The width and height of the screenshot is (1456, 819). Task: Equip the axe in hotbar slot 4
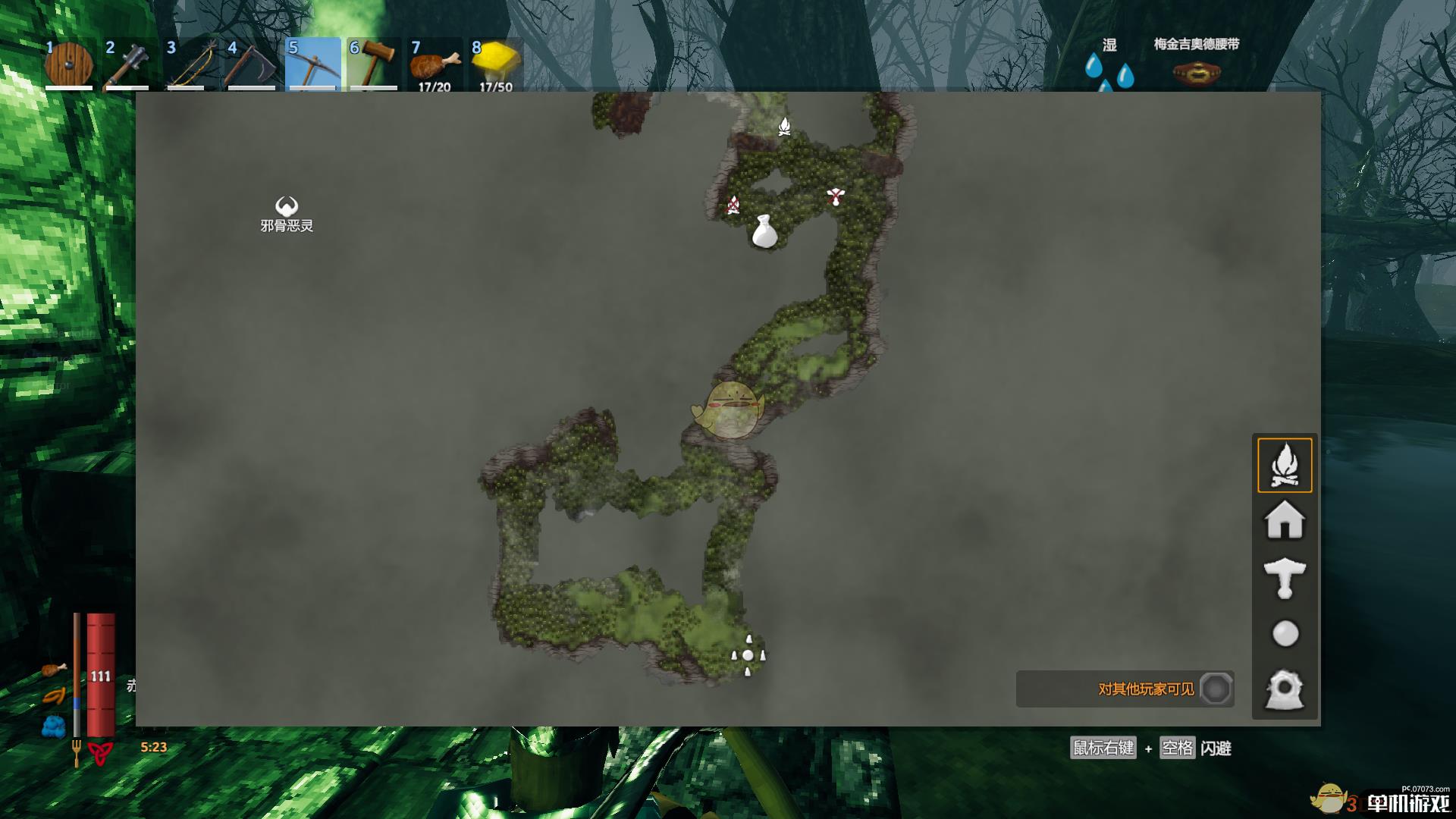point(252,66)
